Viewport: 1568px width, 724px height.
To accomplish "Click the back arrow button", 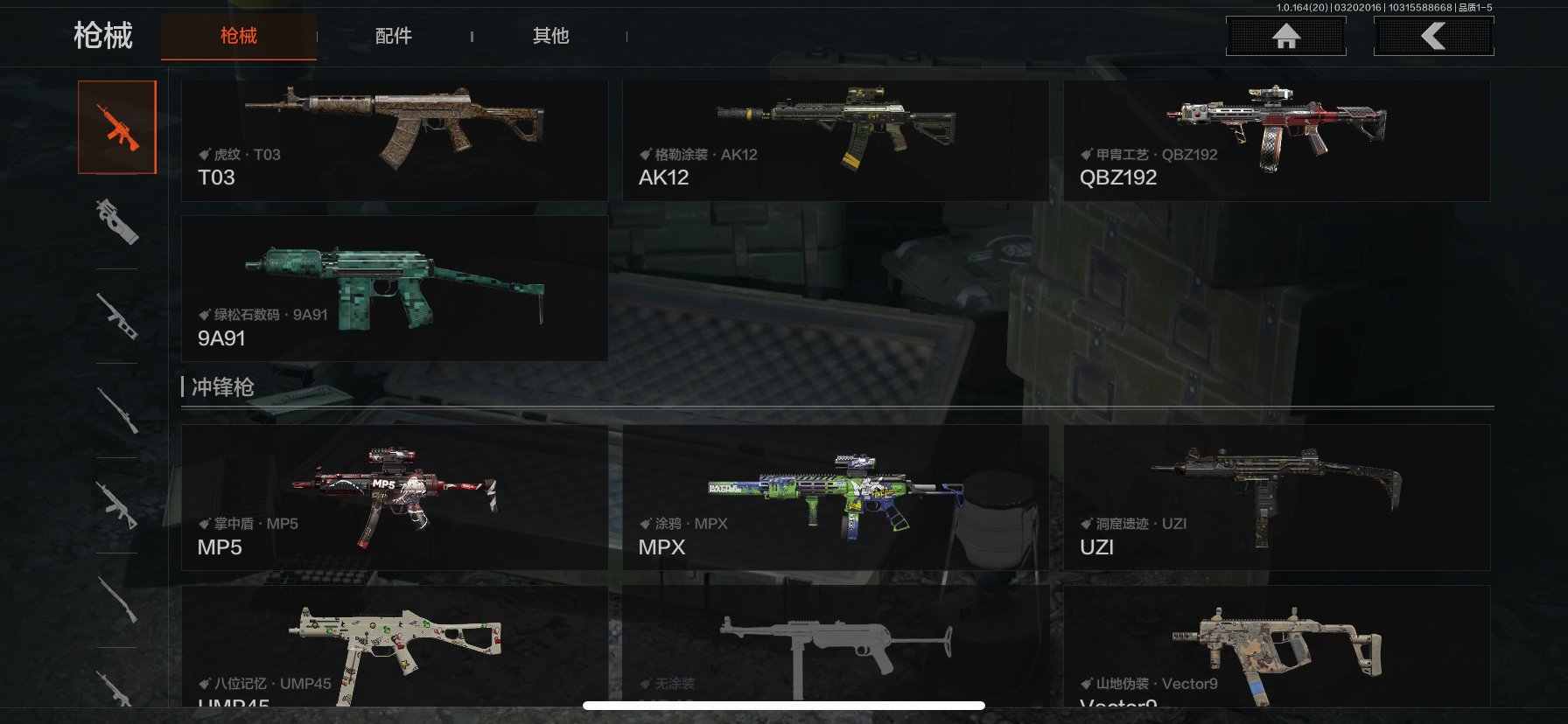I will click(1433, 37).
